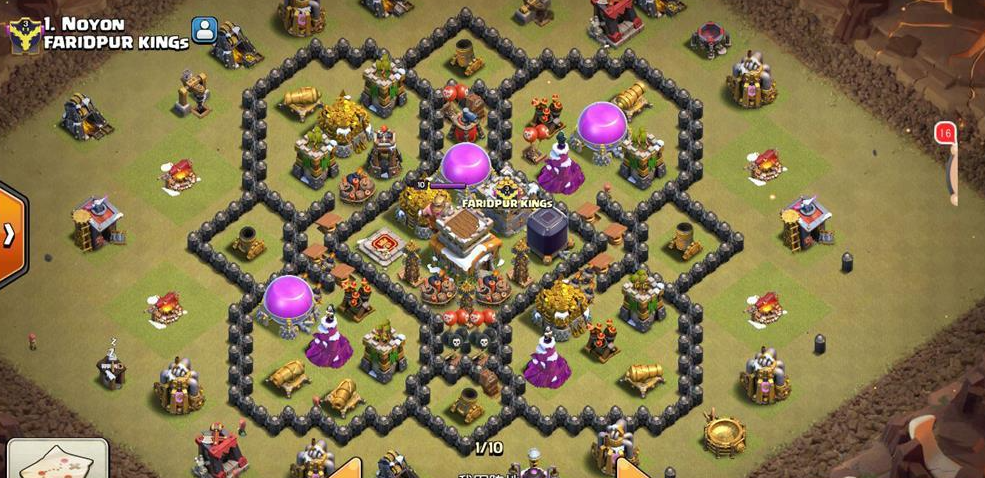
Task: Tap the FARIDPUR KINGS clan badge
Action: point(24,33)
